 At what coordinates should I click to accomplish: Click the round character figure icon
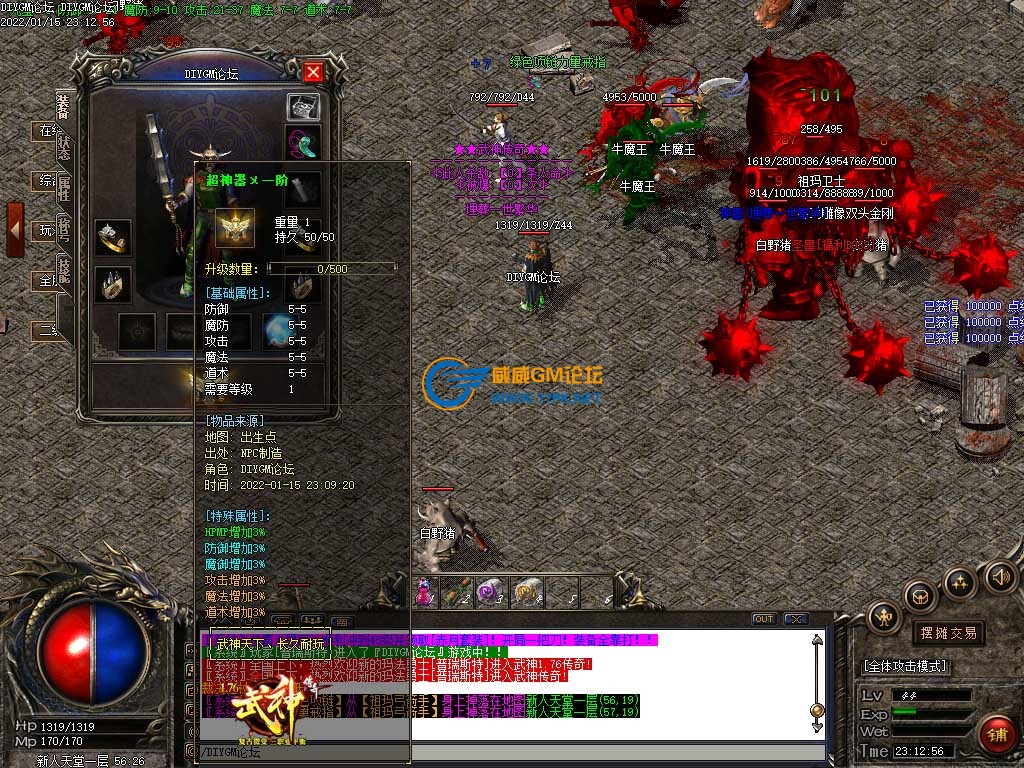(885, 617)
